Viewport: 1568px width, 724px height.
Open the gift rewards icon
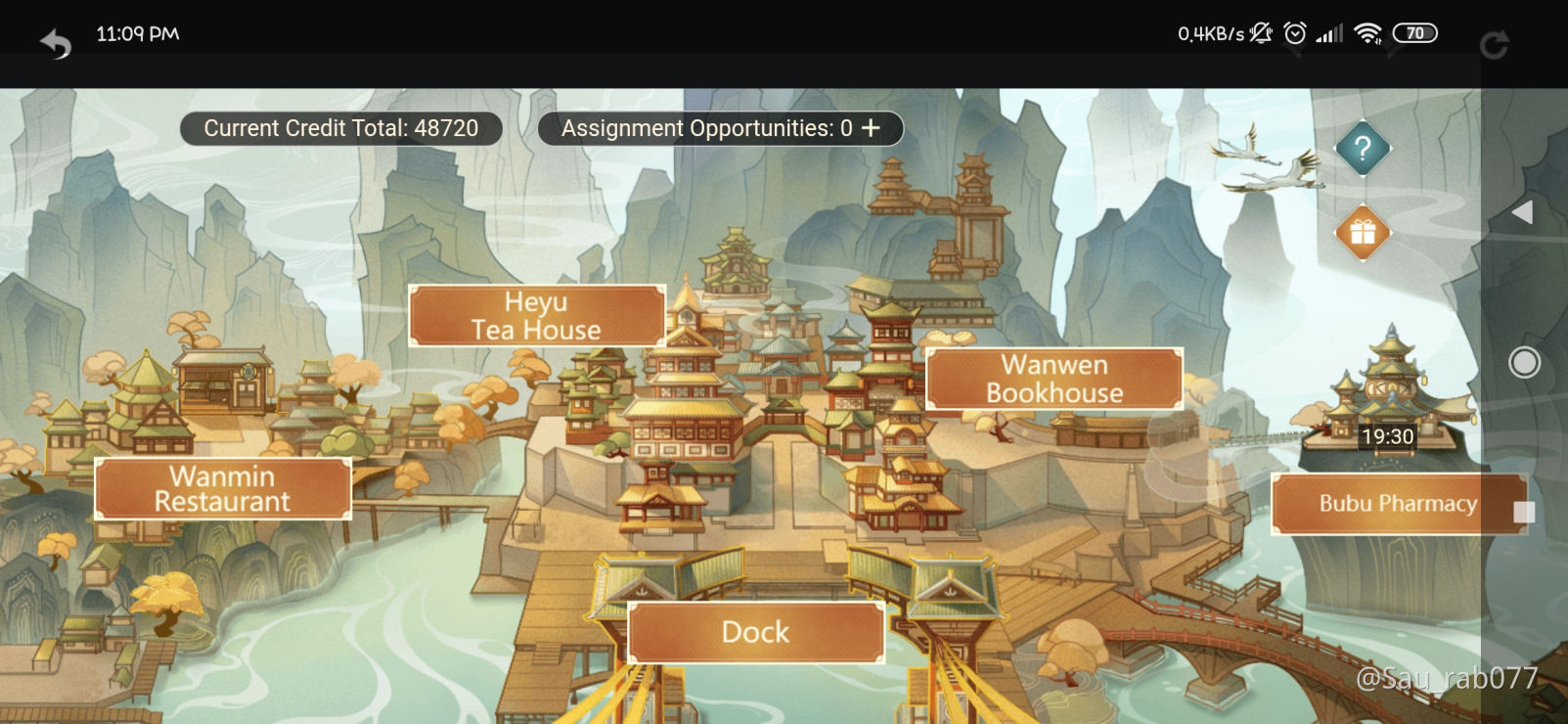(x=1361, y=233)
